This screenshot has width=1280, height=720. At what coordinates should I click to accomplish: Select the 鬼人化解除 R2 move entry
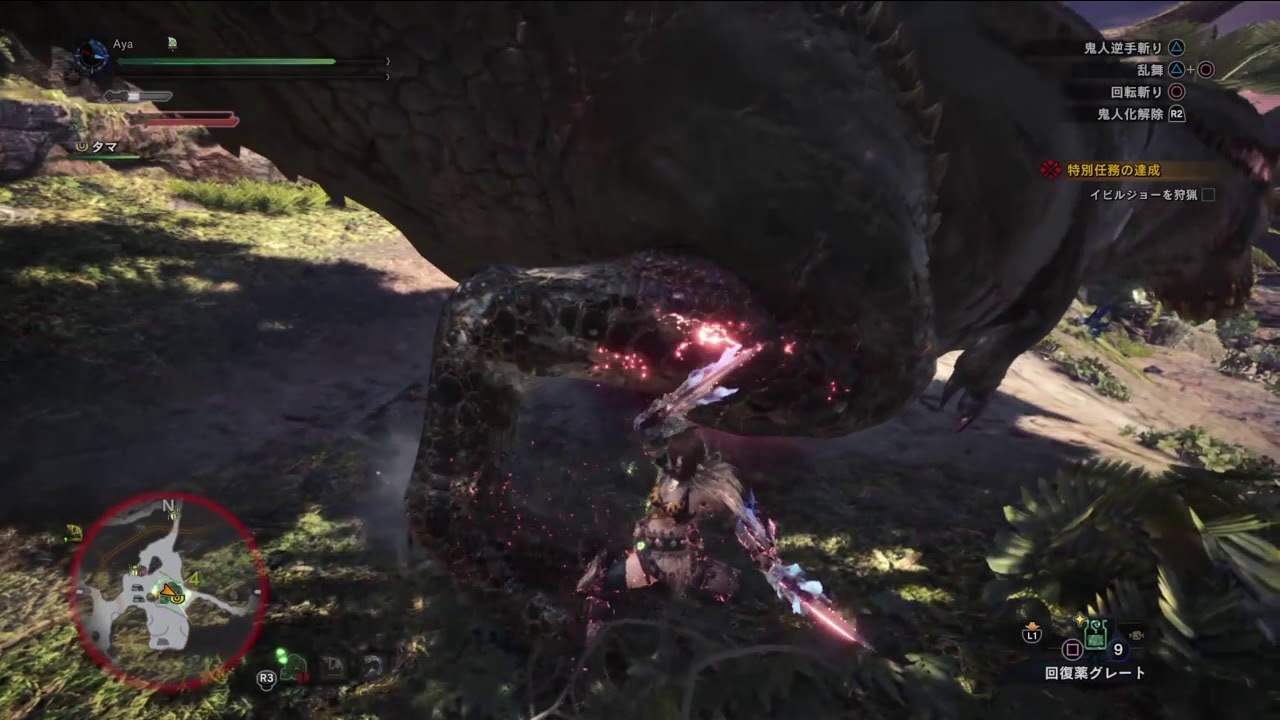click(1132, 114)
